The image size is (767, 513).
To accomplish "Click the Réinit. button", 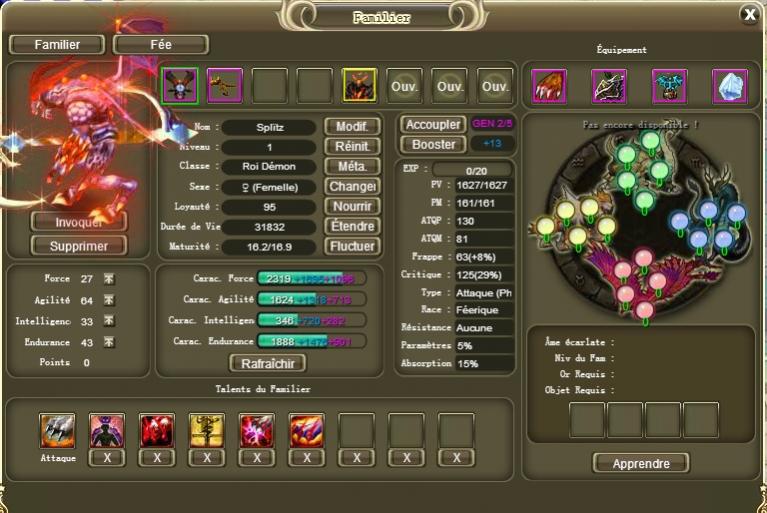I will click(x=351, y=147).
